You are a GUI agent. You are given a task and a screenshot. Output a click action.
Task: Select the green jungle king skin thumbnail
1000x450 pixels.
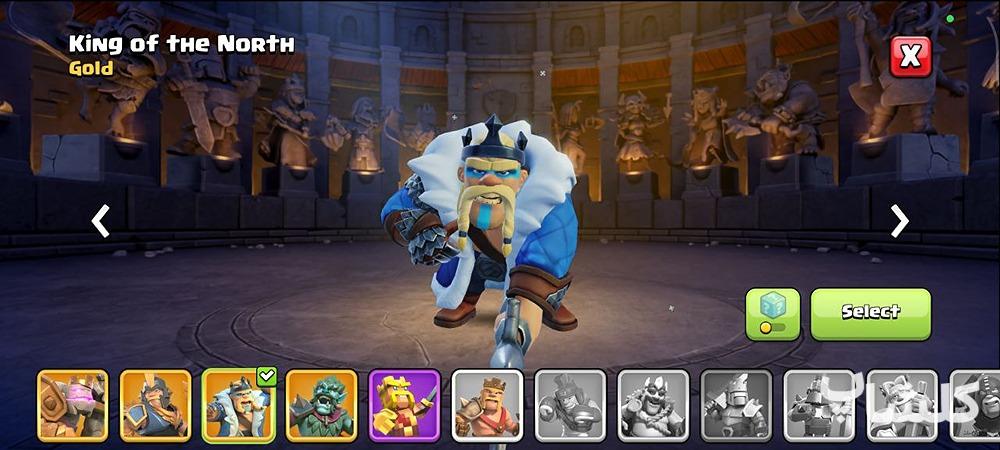click(322, 405)
